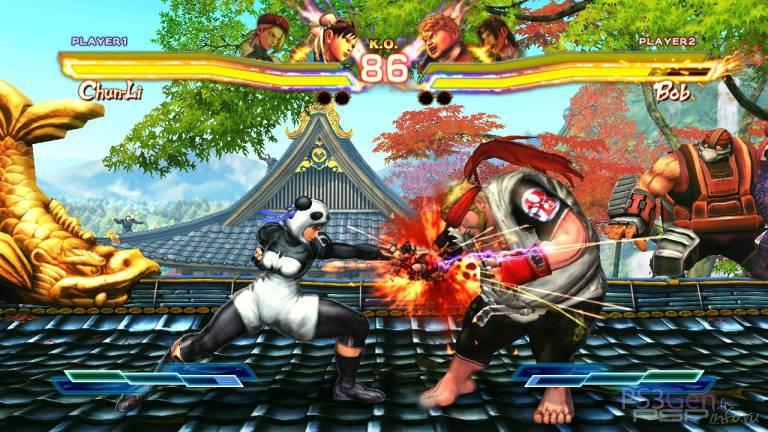Viewport: 768px width, 432px height.
Task: Select Player 2's dark-haired partner portrait
Action: [496, 35]
